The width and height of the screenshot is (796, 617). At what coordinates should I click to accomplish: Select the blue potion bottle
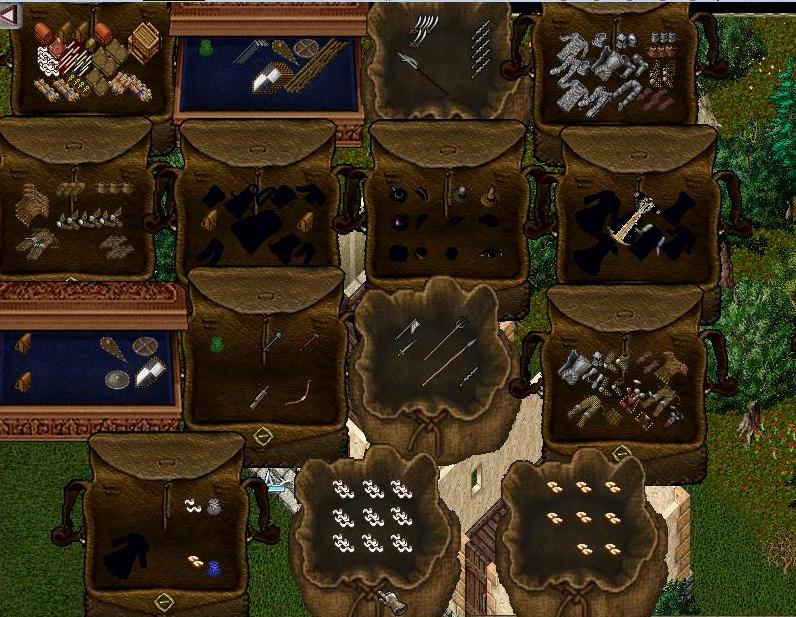(x=213, y=567)
